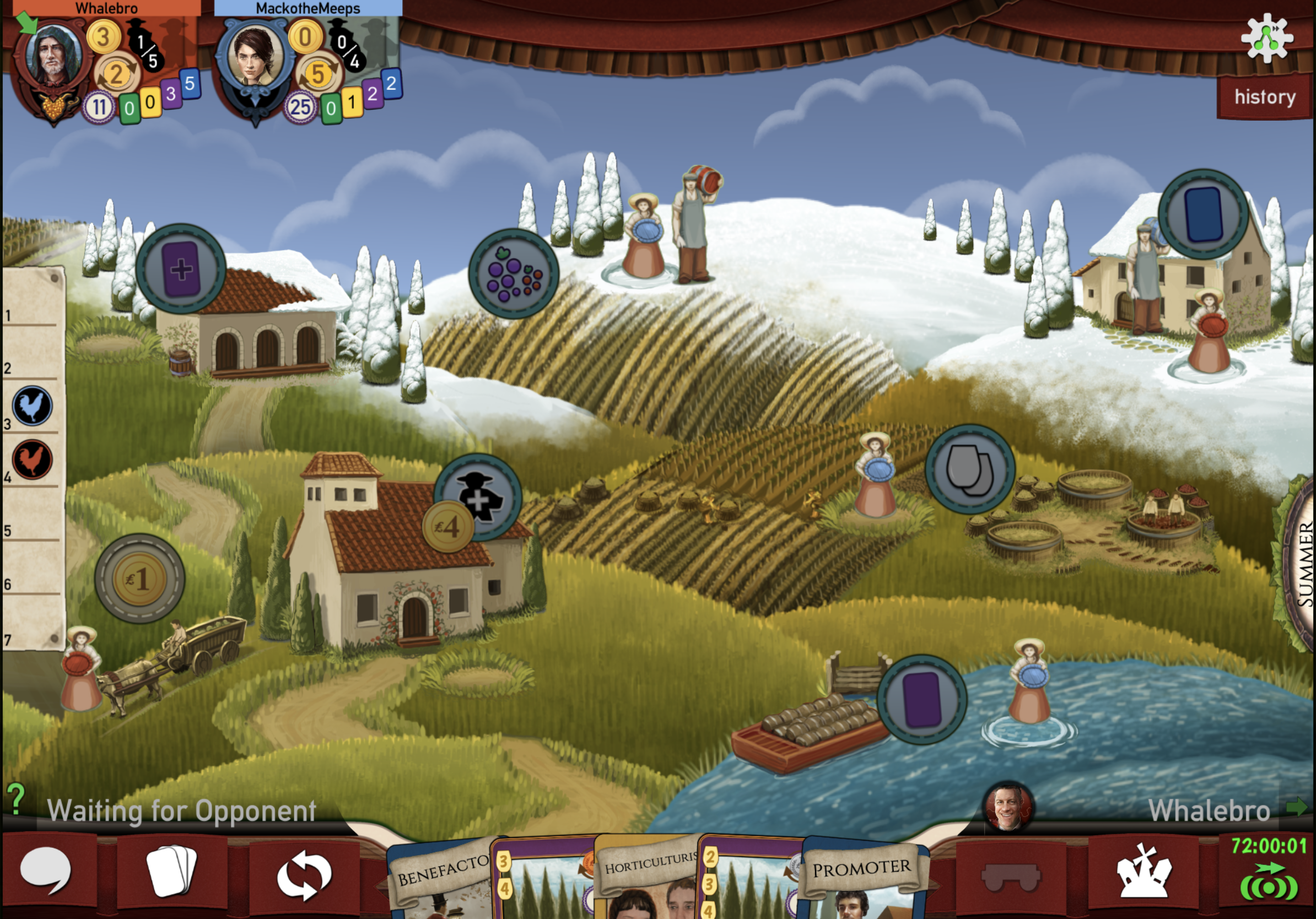Choose the Promoter card in hand
This screenshot has height=919, width=1316.
(x=861, y=877)
